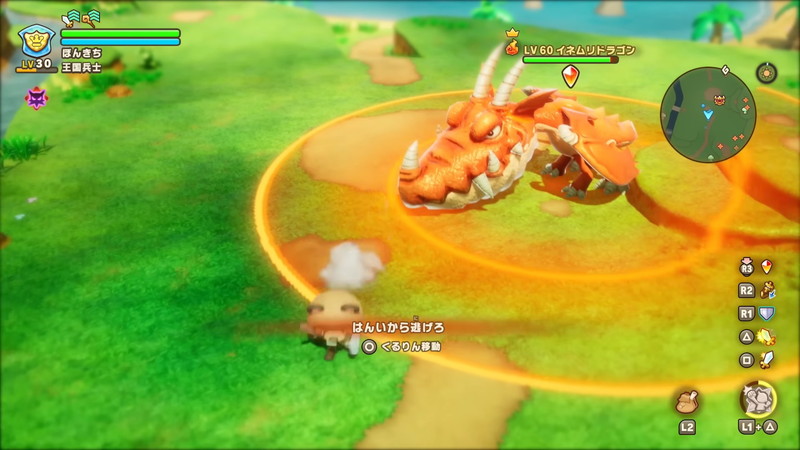This screenshot has height=450, width=800.
Task: Click the red gem target marker above dragon
Action: pos(569,75)
